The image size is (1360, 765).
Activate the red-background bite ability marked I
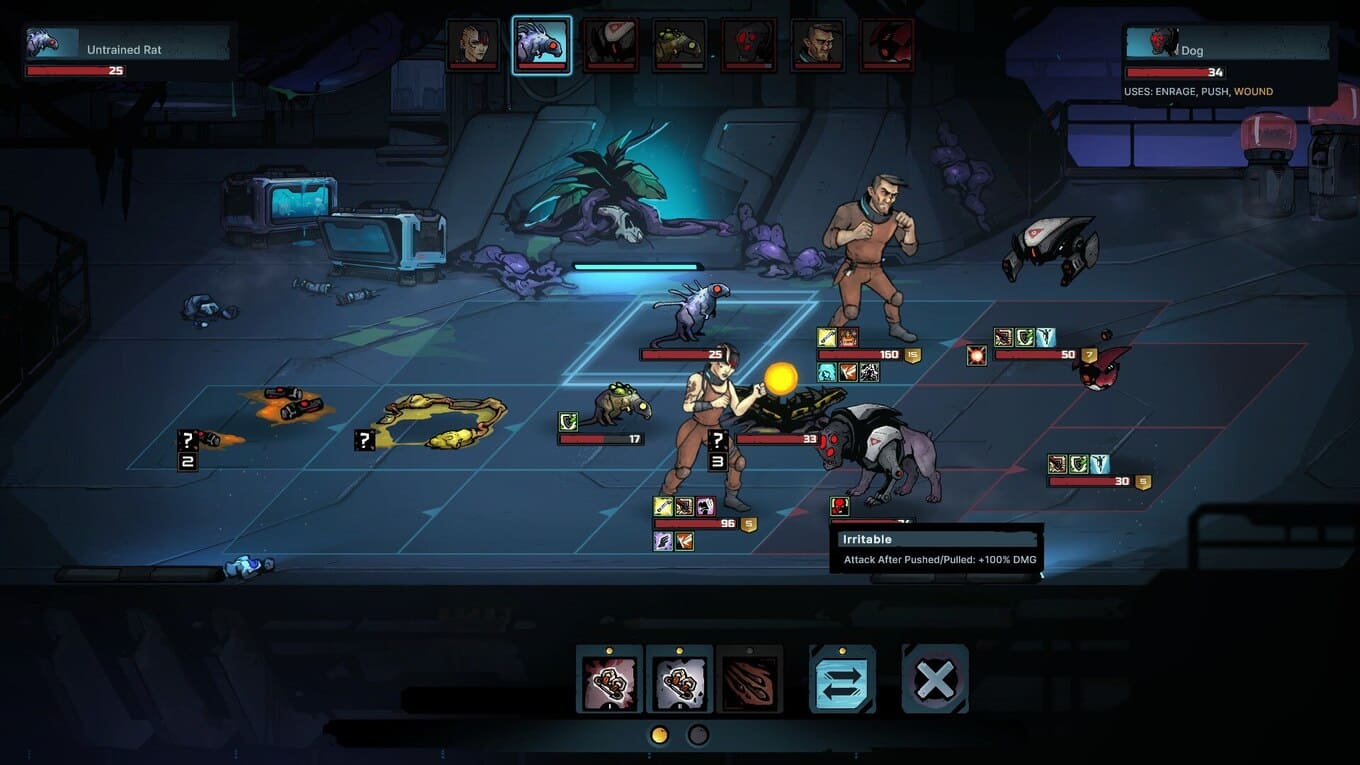[x=609, y=678]
